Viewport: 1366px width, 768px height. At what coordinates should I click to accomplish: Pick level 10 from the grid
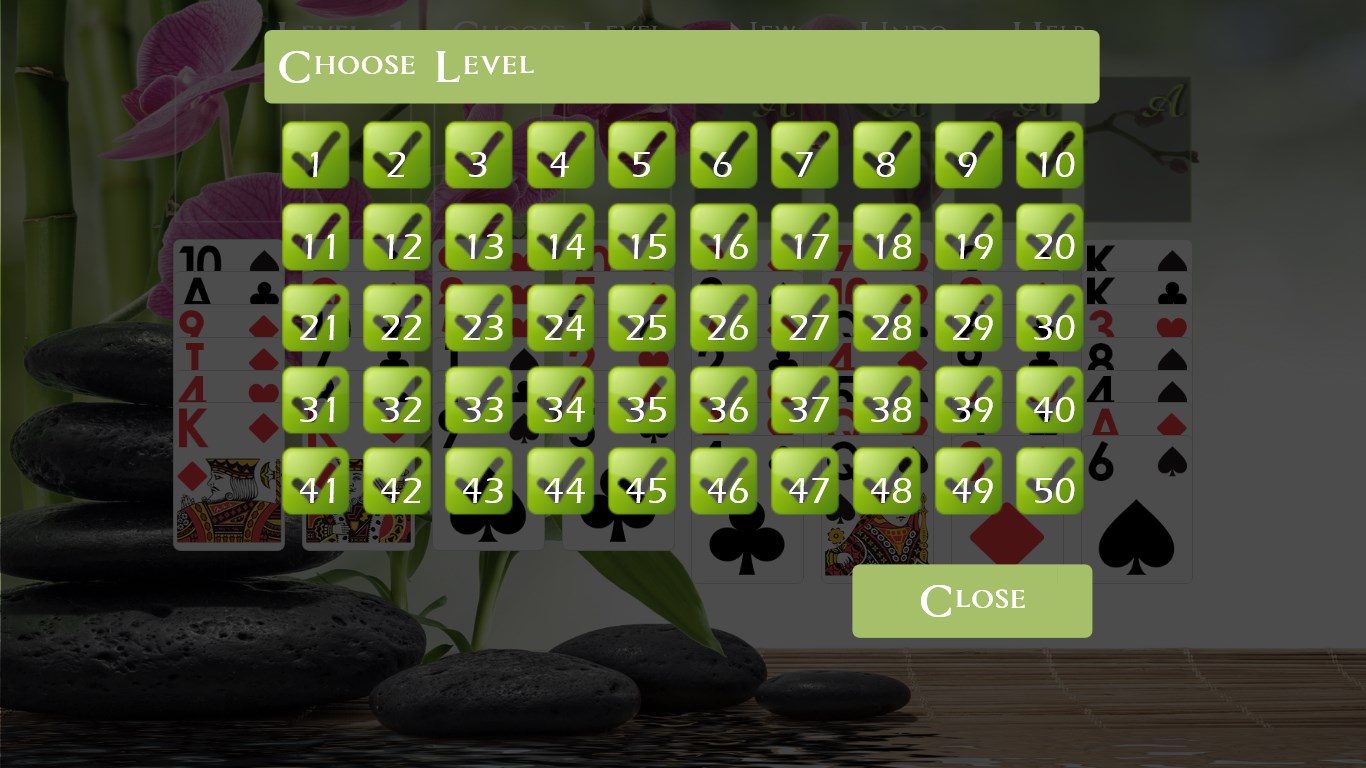click(1050, 156)
